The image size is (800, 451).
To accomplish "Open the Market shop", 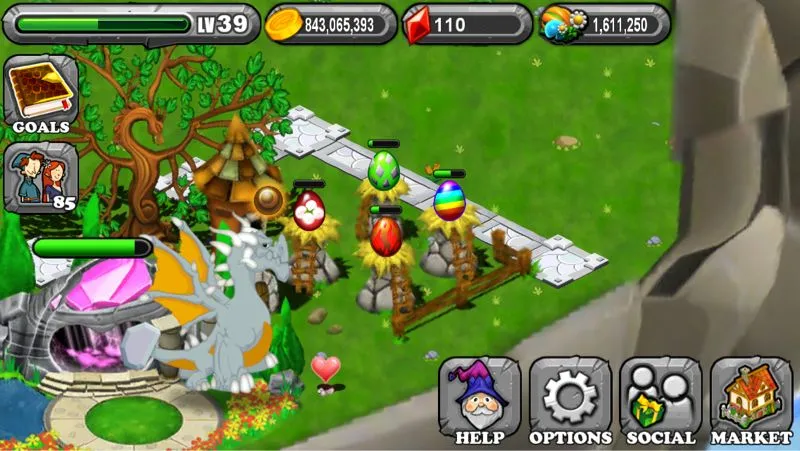I will [x=751, y=400].
